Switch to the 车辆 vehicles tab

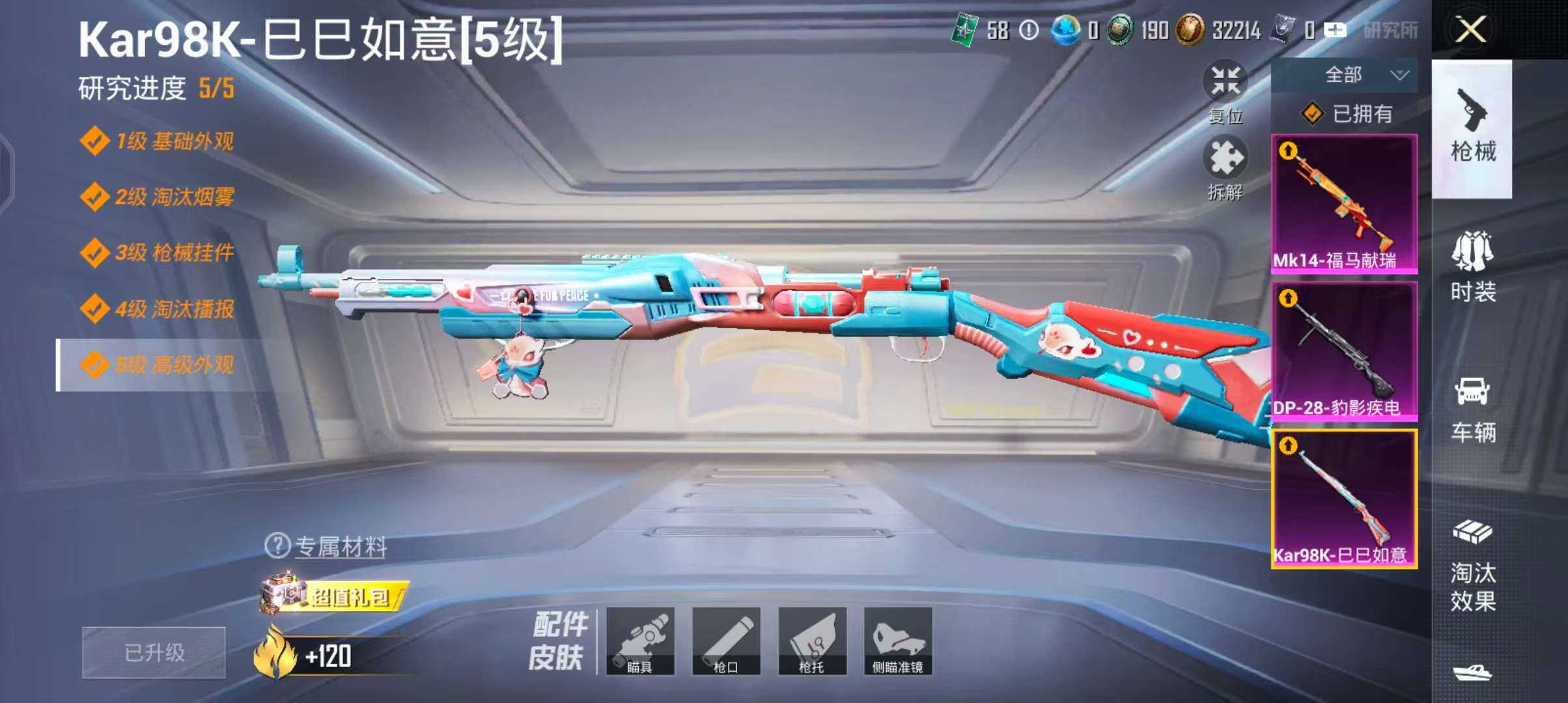pyautogui.click(x=1472, y=409)
